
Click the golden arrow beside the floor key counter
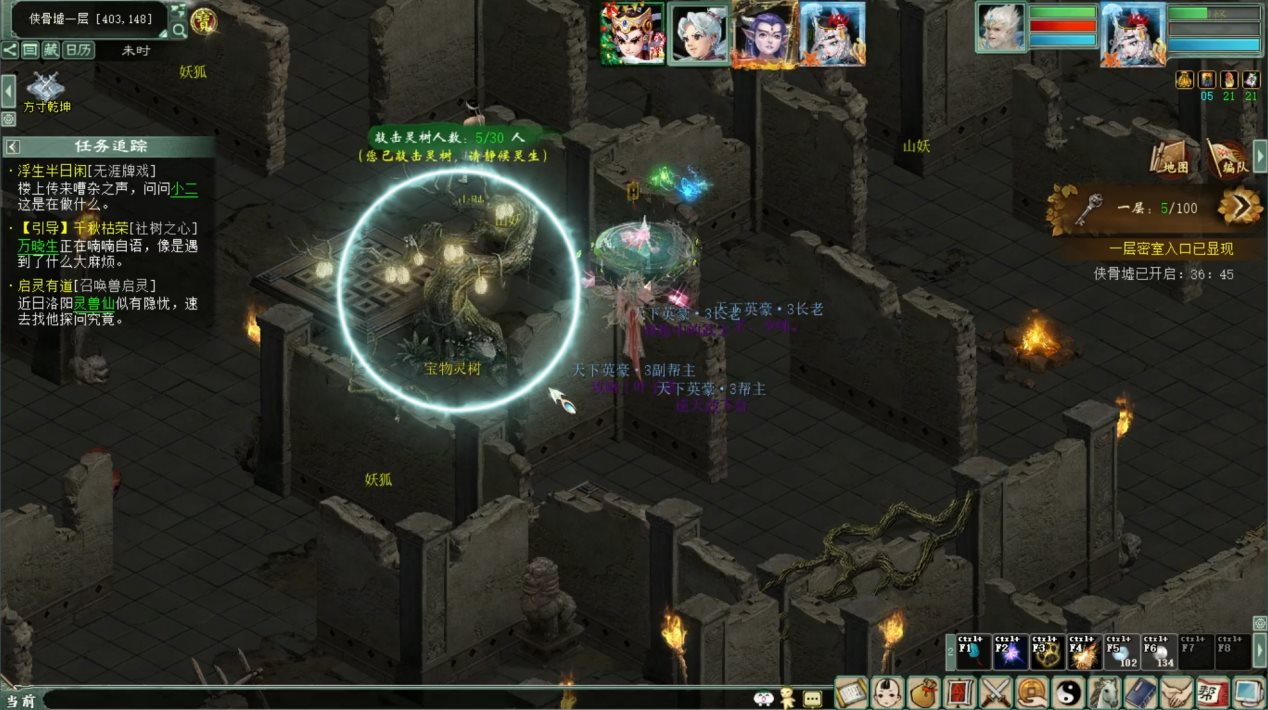(1240, 207)
